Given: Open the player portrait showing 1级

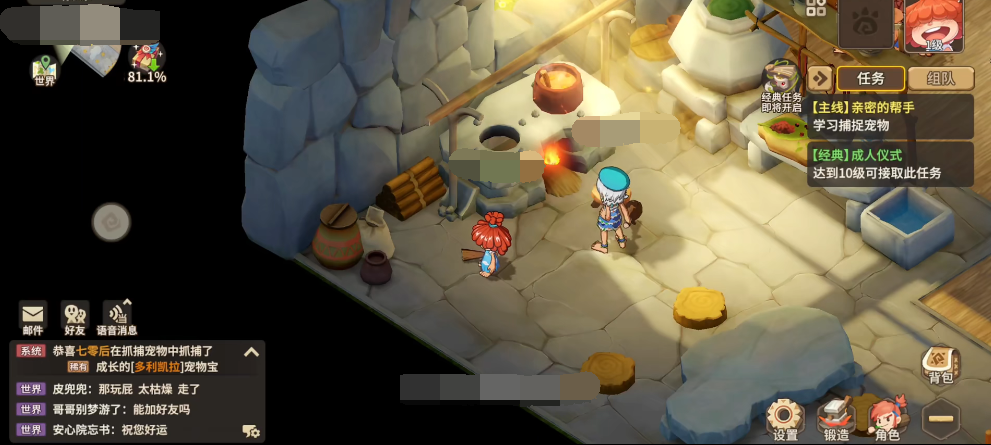Looking at the screenshot, I should pyautogui.click(x=935, y=25).
